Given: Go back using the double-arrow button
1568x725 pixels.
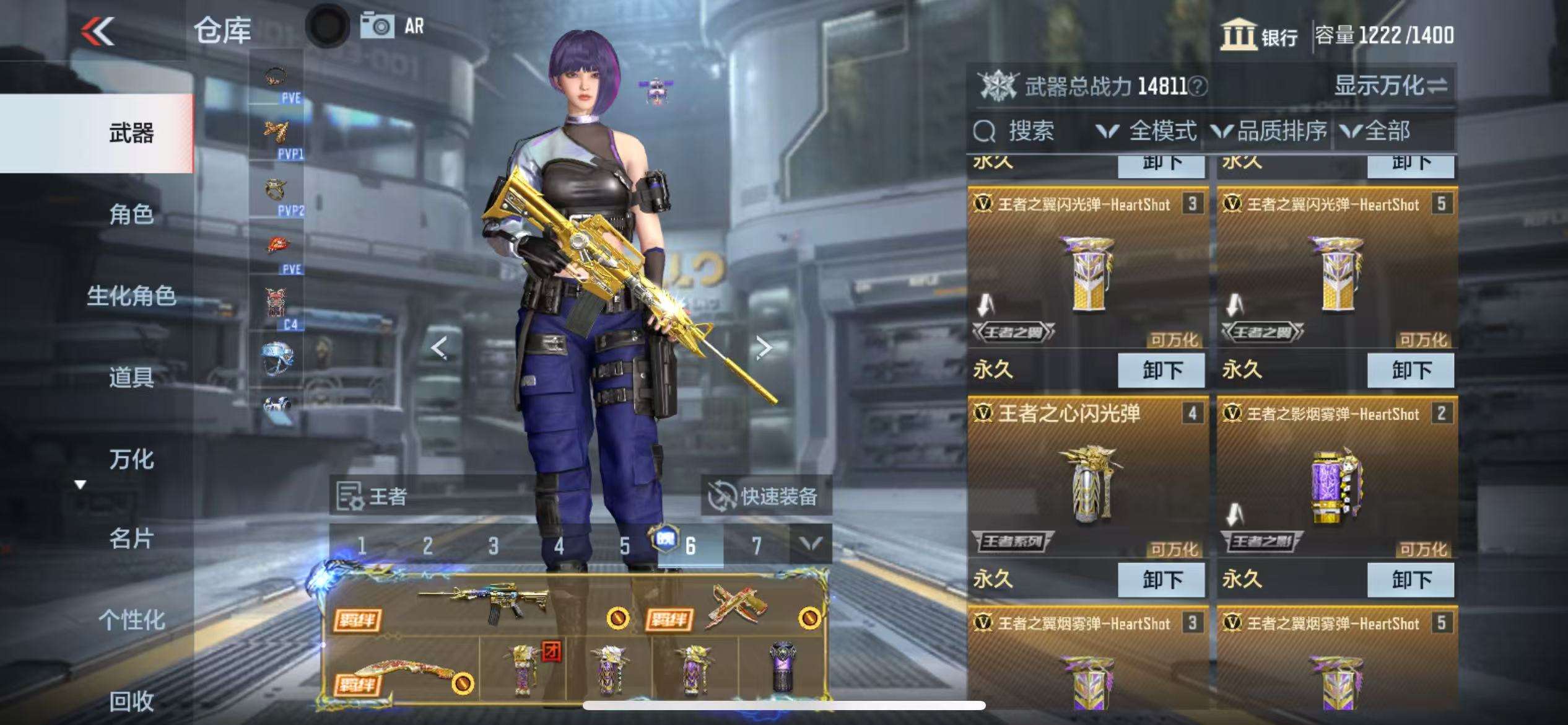Looking at the screenshot, I should pos(98,31).
